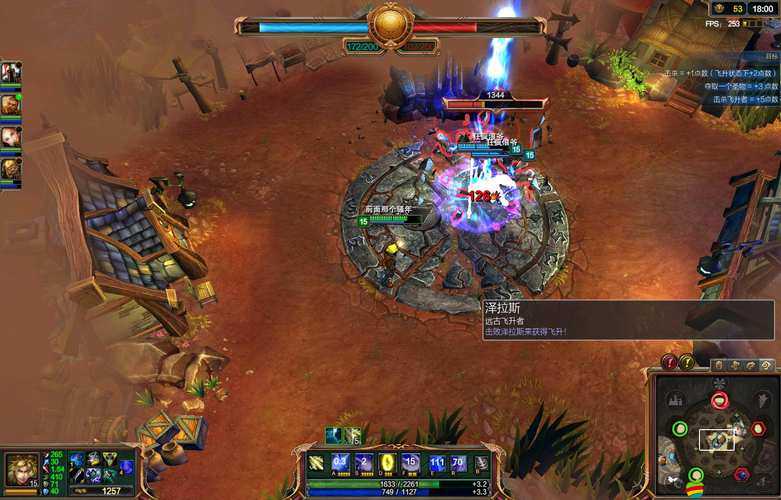The height and width of the screenshot is (500, 781).
Task: Click the top red capture point on minimap
Action: [x=719, y=401]
